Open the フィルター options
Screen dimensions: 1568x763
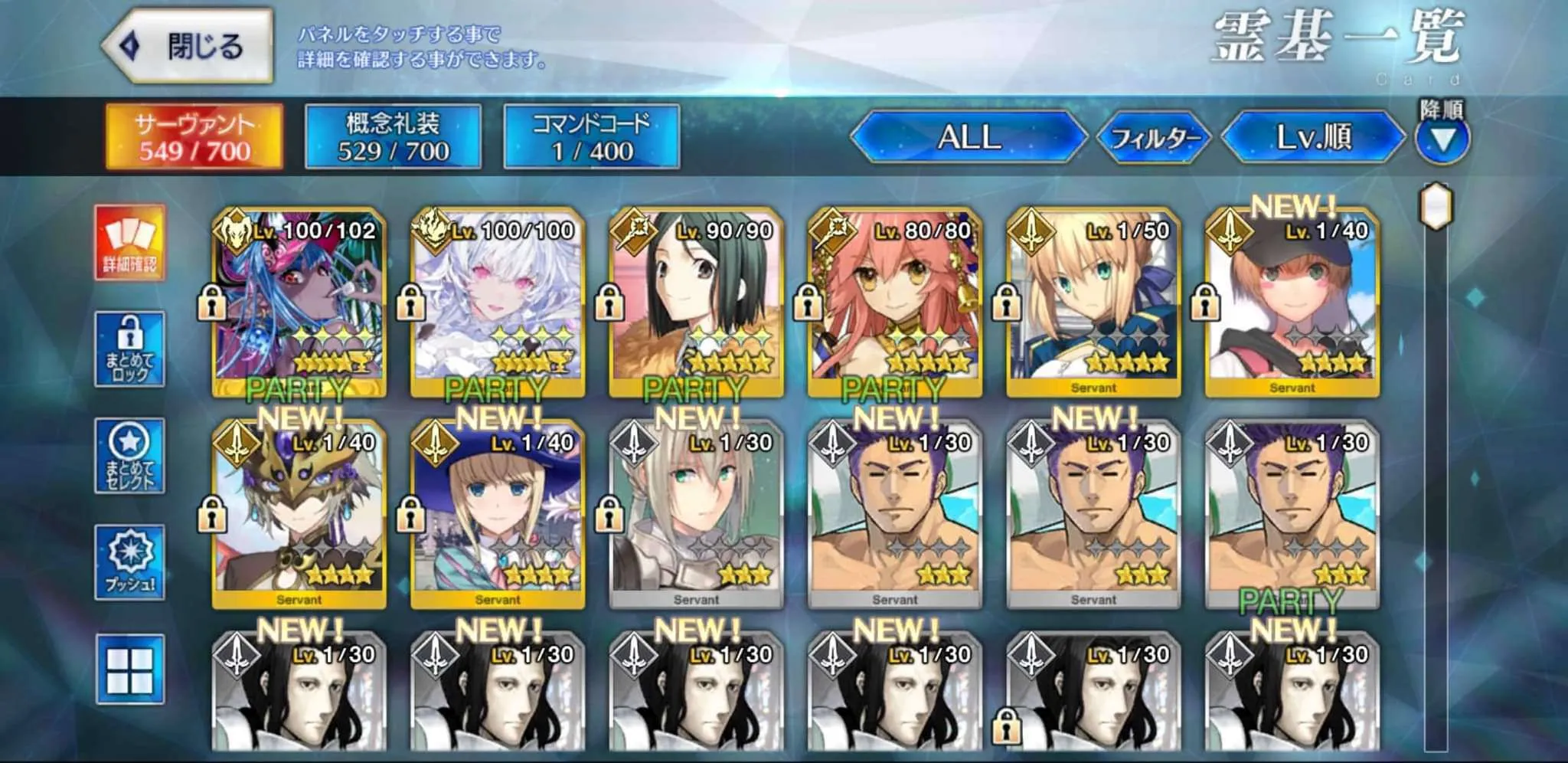[x=1155, y=138]
